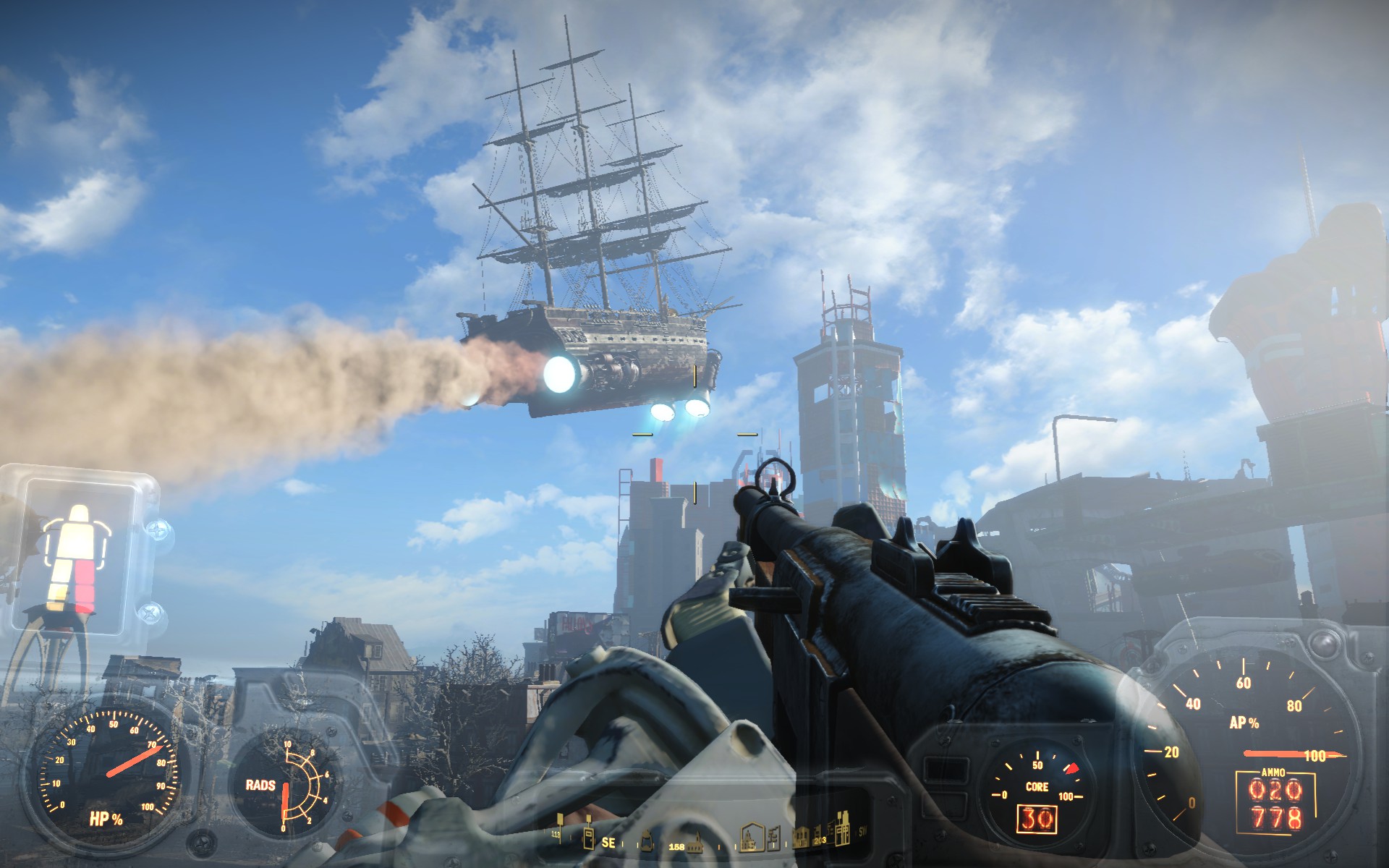Image resolution: width=1389 pixels, height=868 pixels.
Task: Click the vault door compass marker
Action: point(589,839)
